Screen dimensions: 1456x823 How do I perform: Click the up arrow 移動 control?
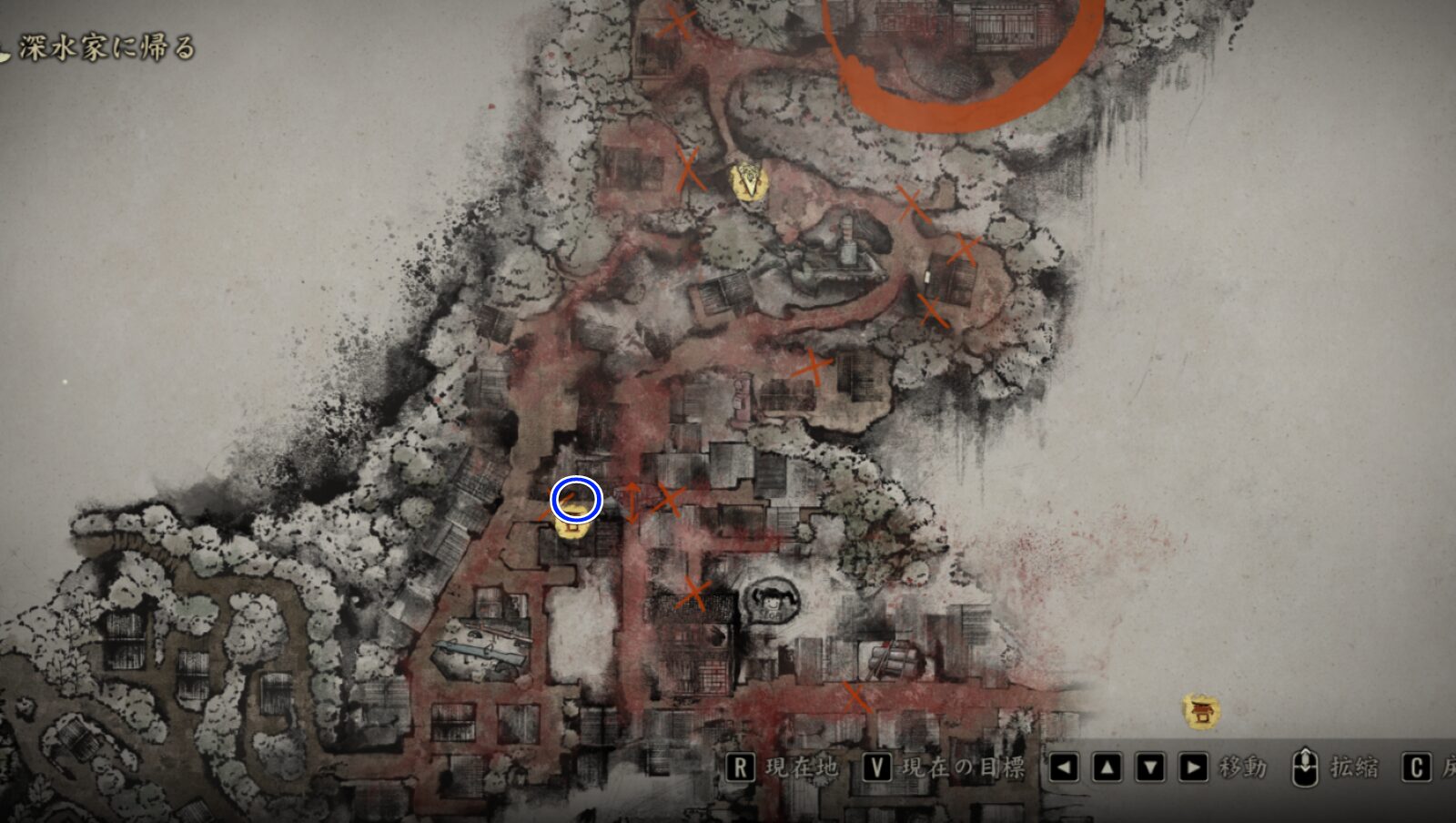click(1106, 767)
